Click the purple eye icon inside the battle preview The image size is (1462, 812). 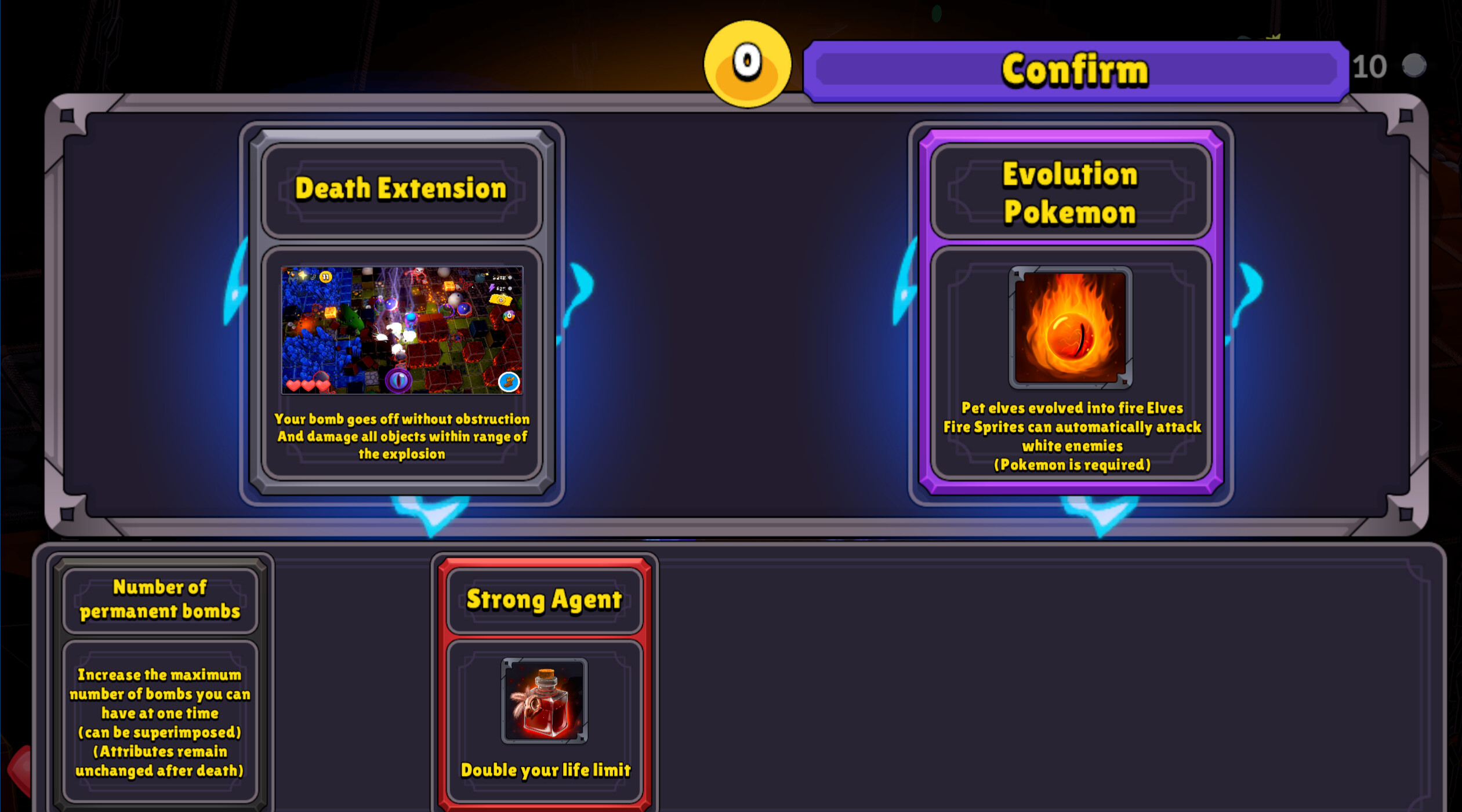[399, 381]
